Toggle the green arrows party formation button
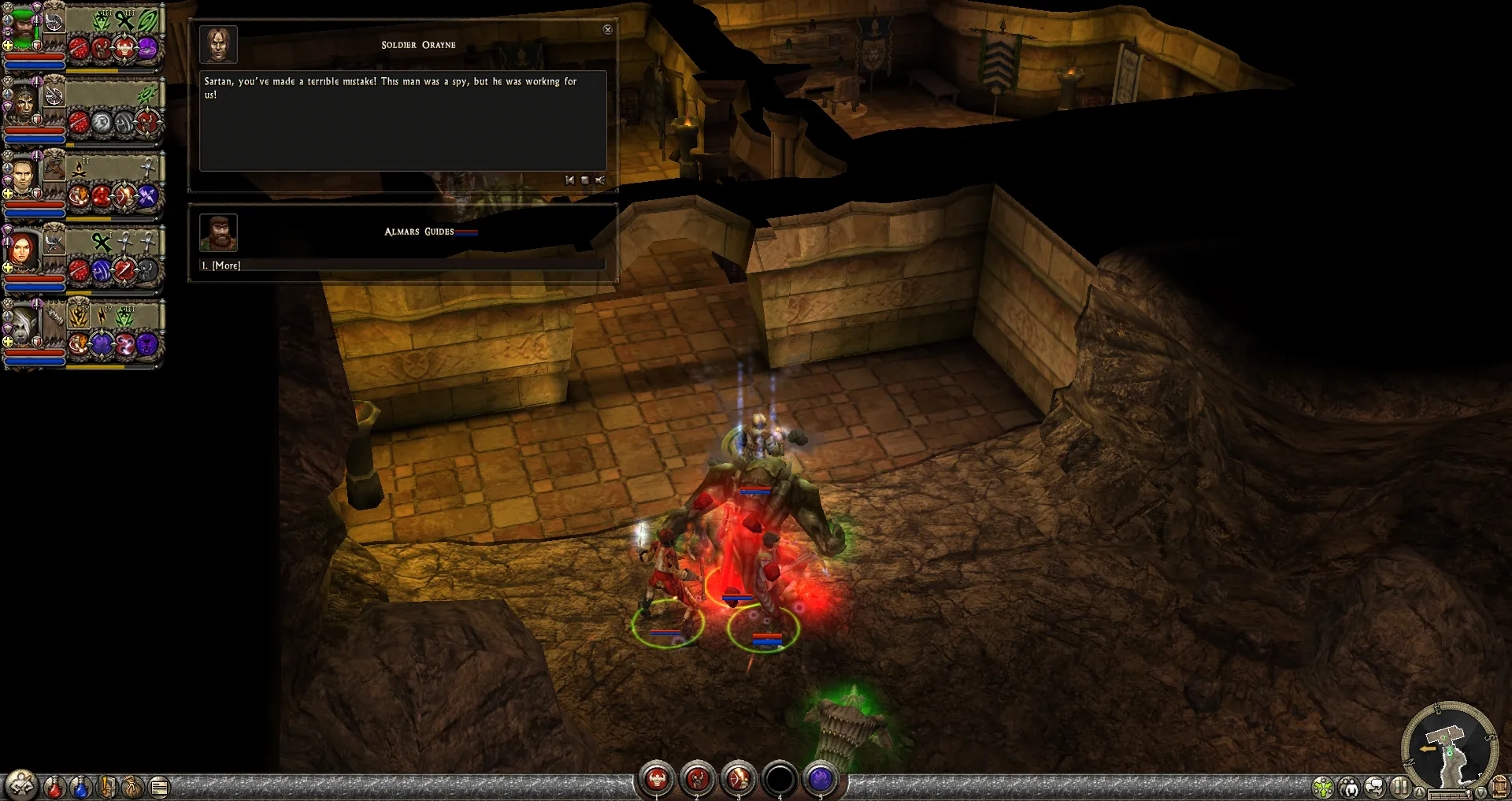Image resolution: width=1512 pixels, height=801 pixels. (1324, 786)
